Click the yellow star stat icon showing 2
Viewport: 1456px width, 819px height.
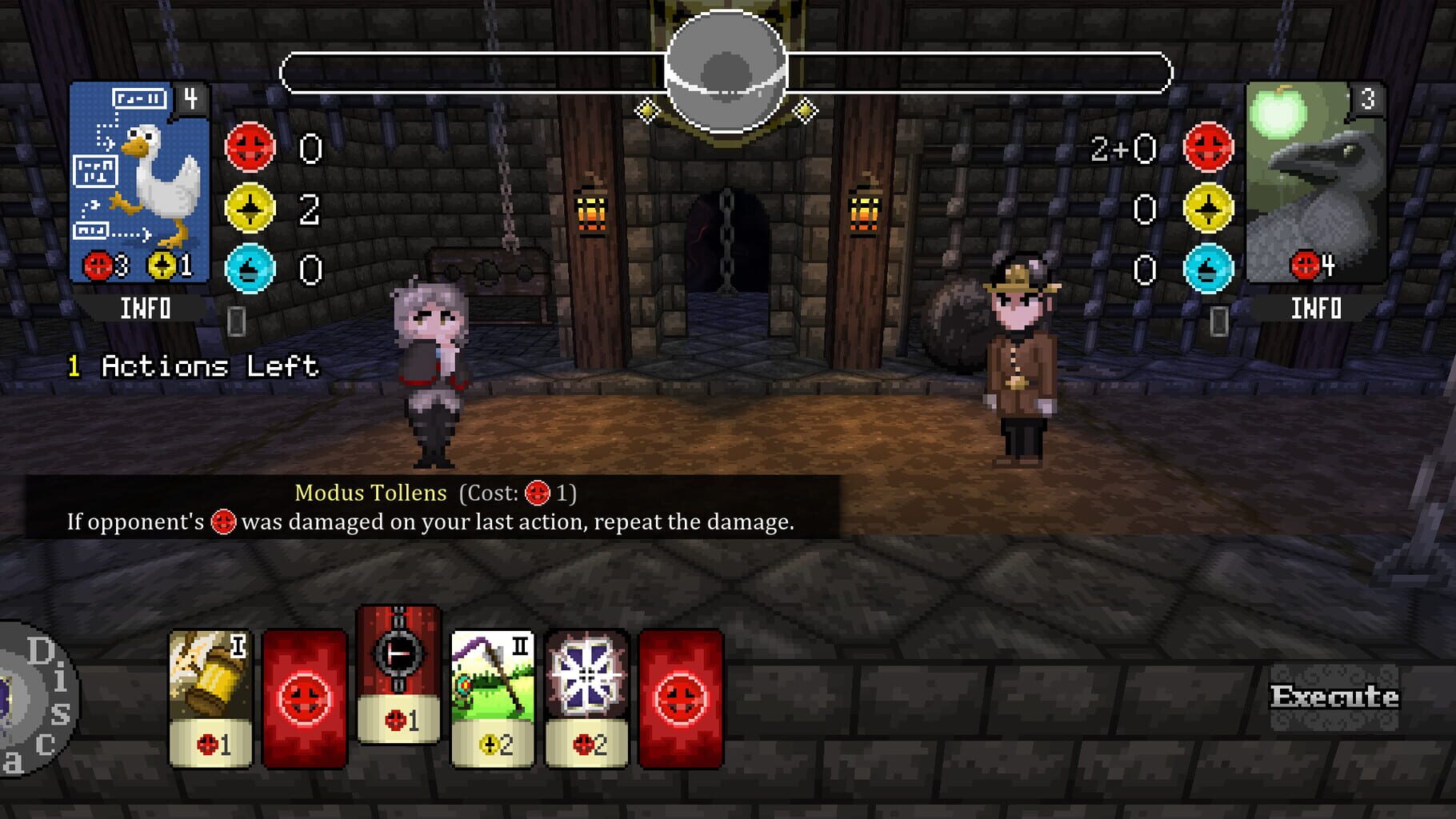pos(250,207)
